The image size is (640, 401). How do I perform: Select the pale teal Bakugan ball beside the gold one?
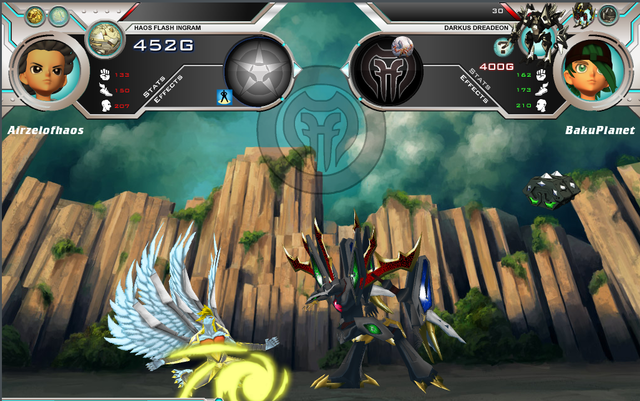pyautogui.click(x=58, y=15)
